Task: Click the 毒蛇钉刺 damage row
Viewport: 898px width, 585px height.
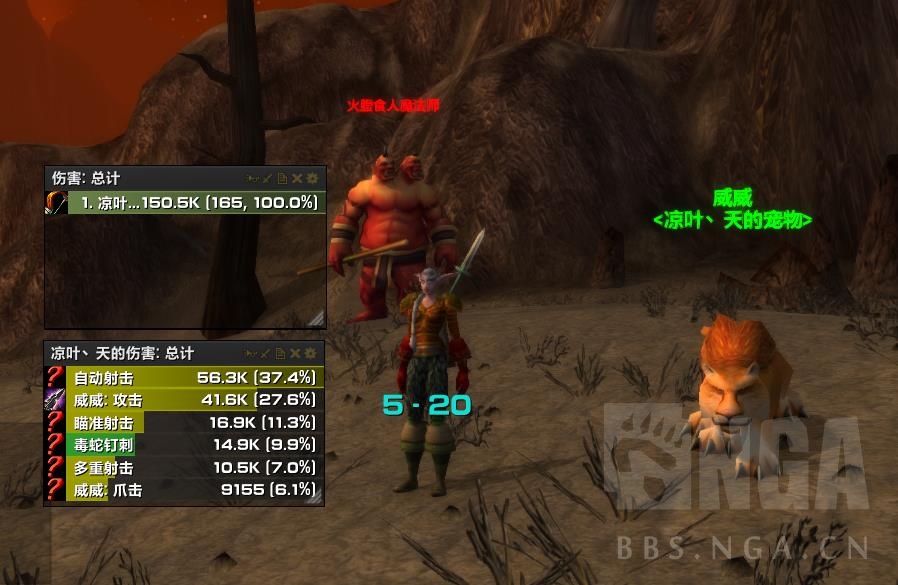Action: 185,445
